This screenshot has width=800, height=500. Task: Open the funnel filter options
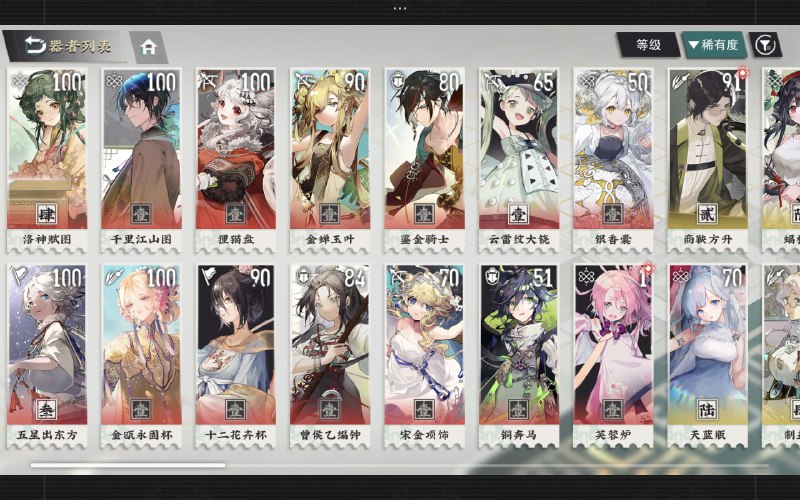pyautogui.click(x=764, y=45)
